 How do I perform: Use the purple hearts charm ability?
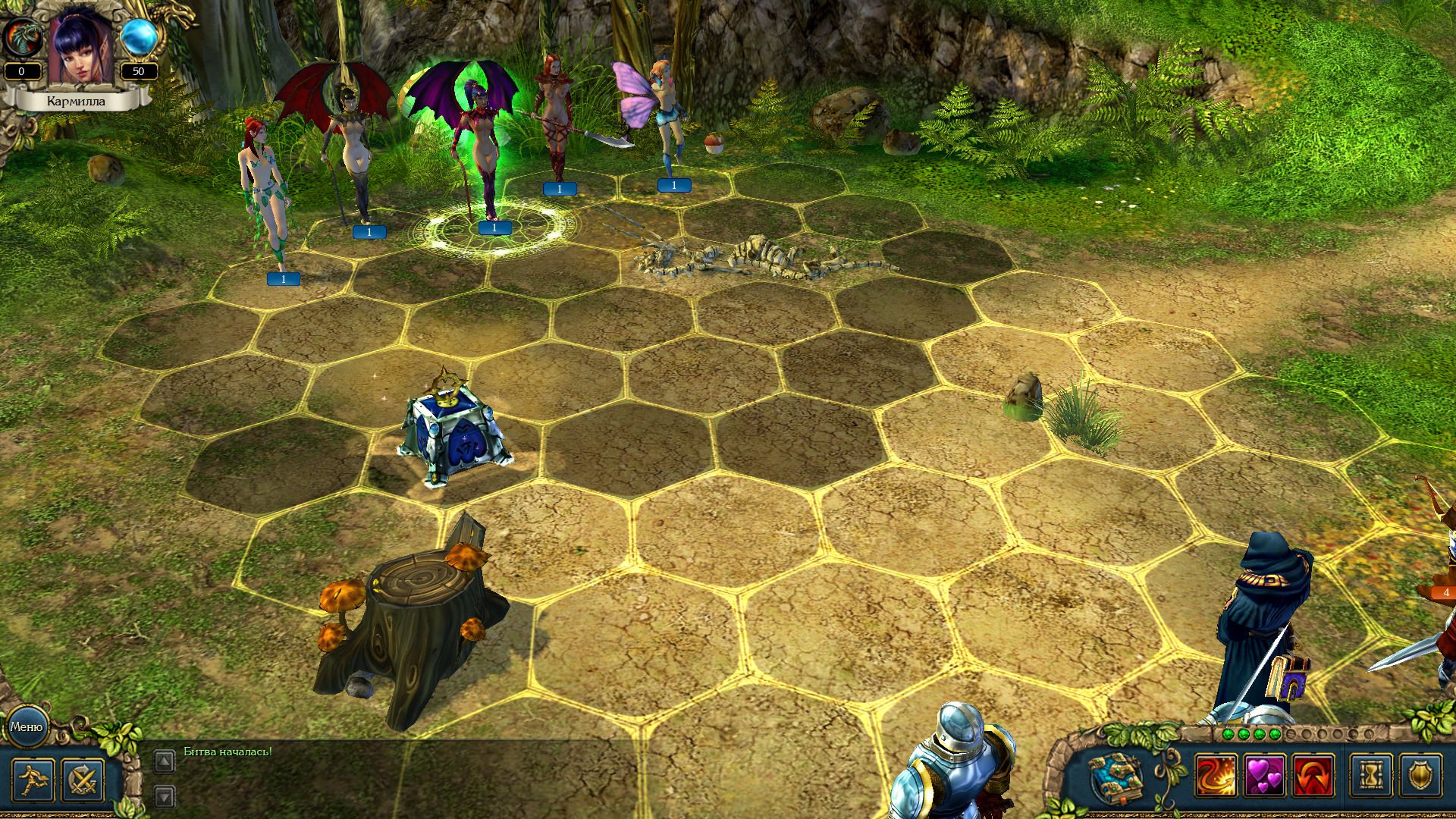click(1264, 777)
